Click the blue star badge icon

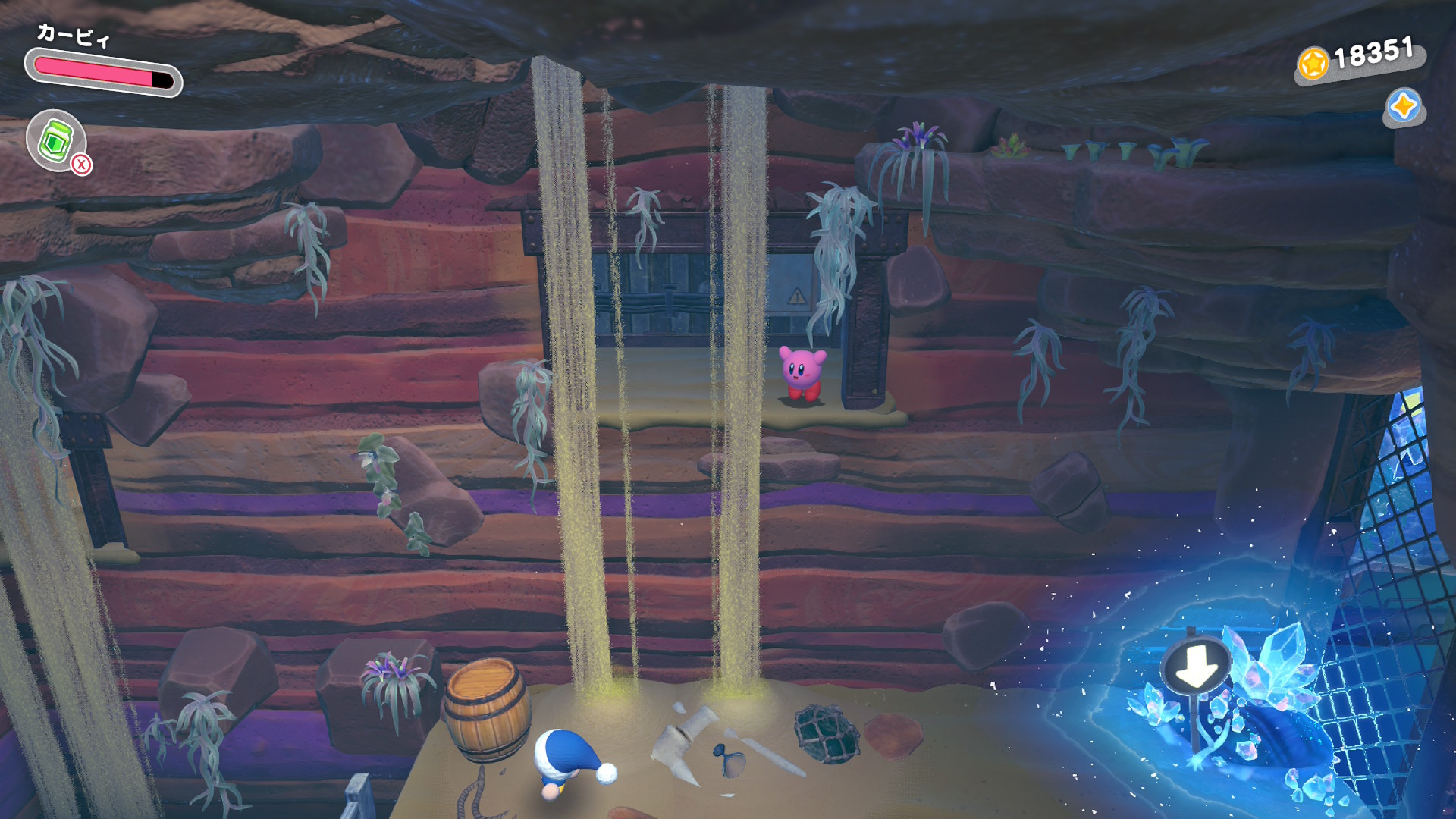click(1403, 106)
